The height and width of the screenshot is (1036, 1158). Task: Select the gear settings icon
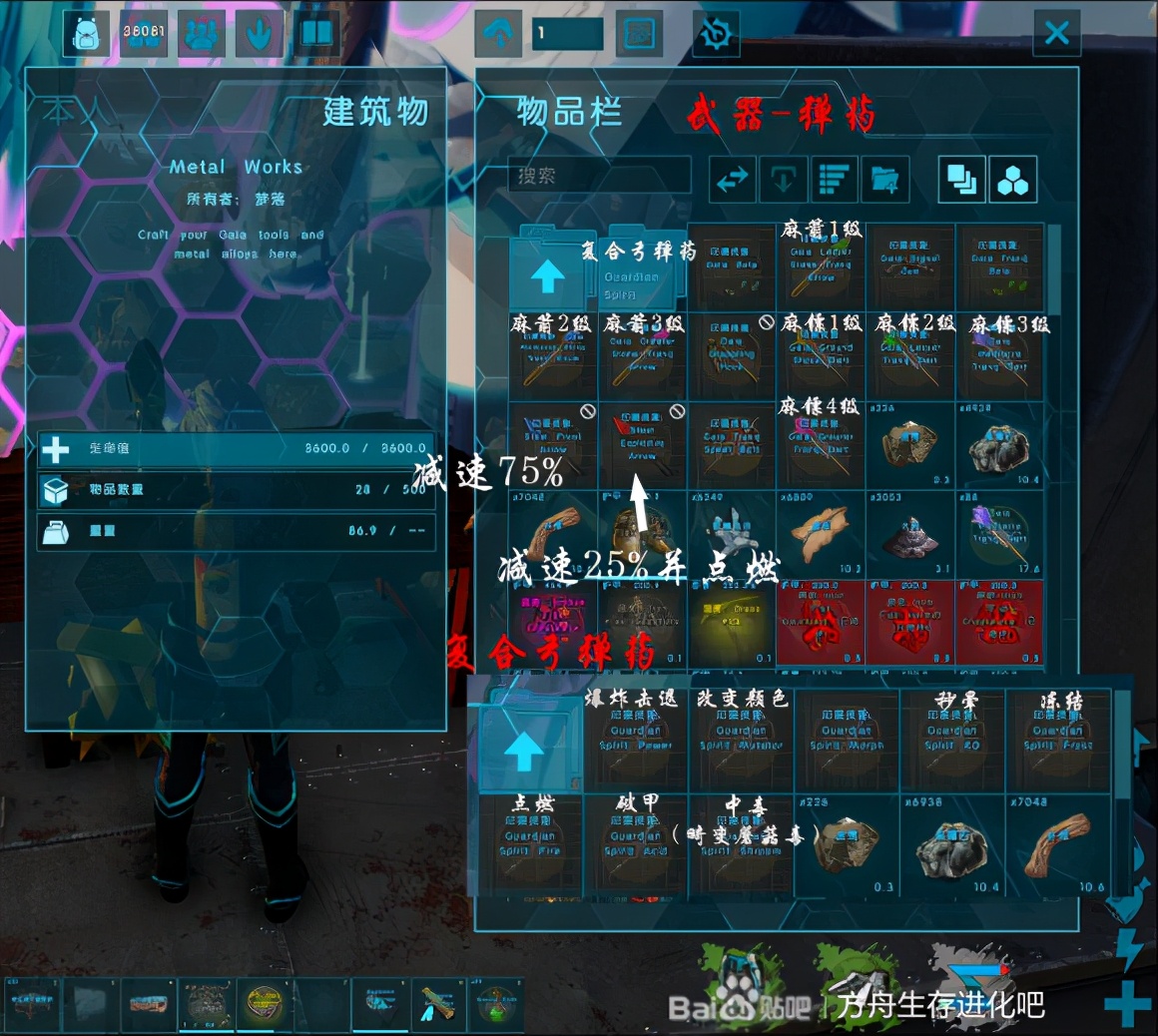[715, 34]
